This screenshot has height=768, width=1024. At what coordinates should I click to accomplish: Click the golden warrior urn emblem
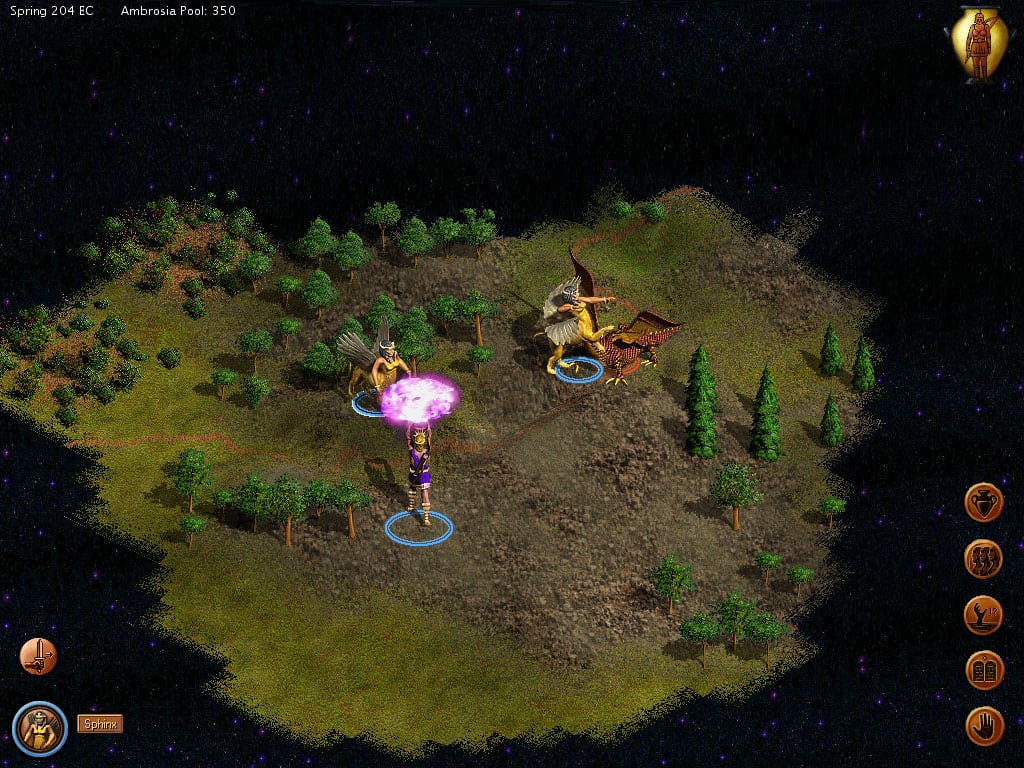977,44
